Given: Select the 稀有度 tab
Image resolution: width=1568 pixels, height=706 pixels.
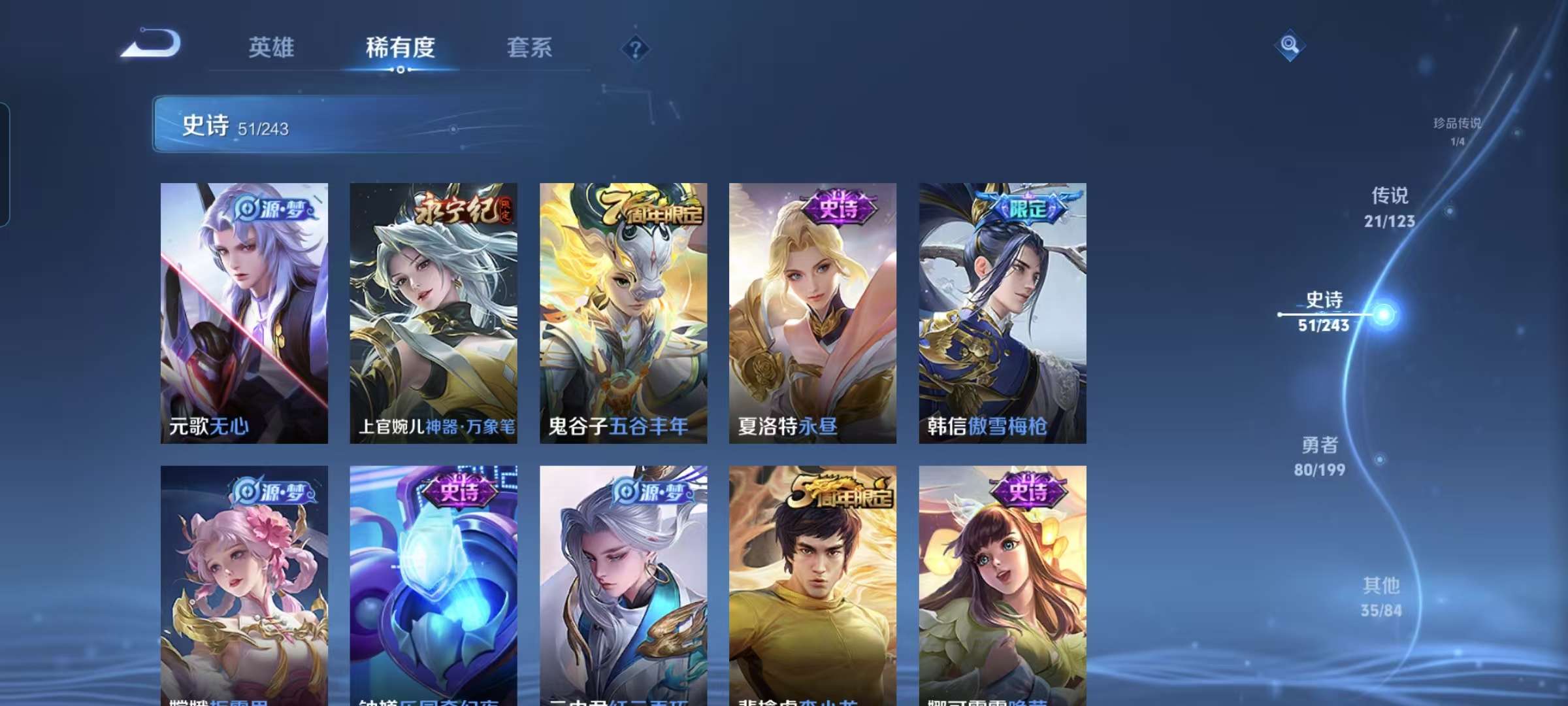Looking at the screenshot, I should 401,47.
